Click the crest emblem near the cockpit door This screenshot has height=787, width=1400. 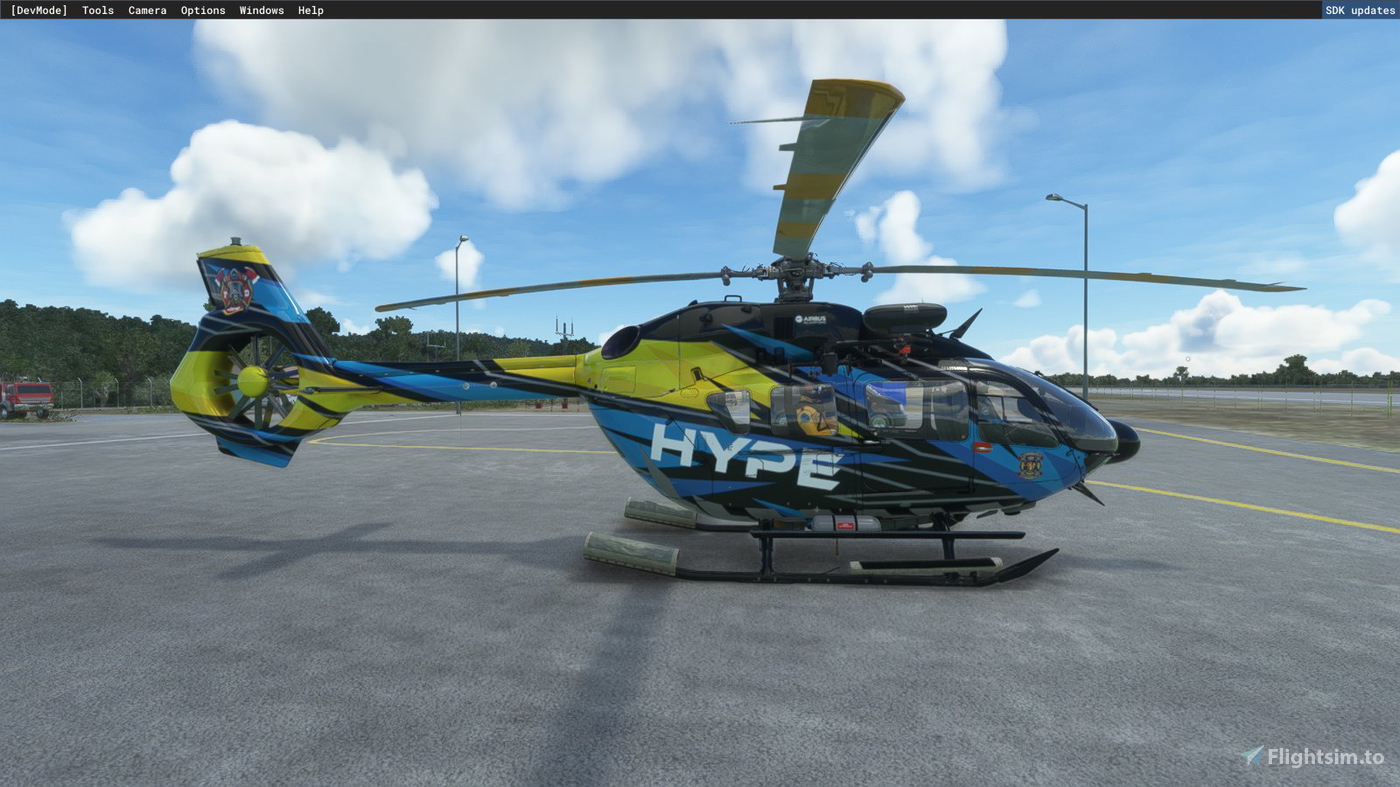pos(1032,465)
